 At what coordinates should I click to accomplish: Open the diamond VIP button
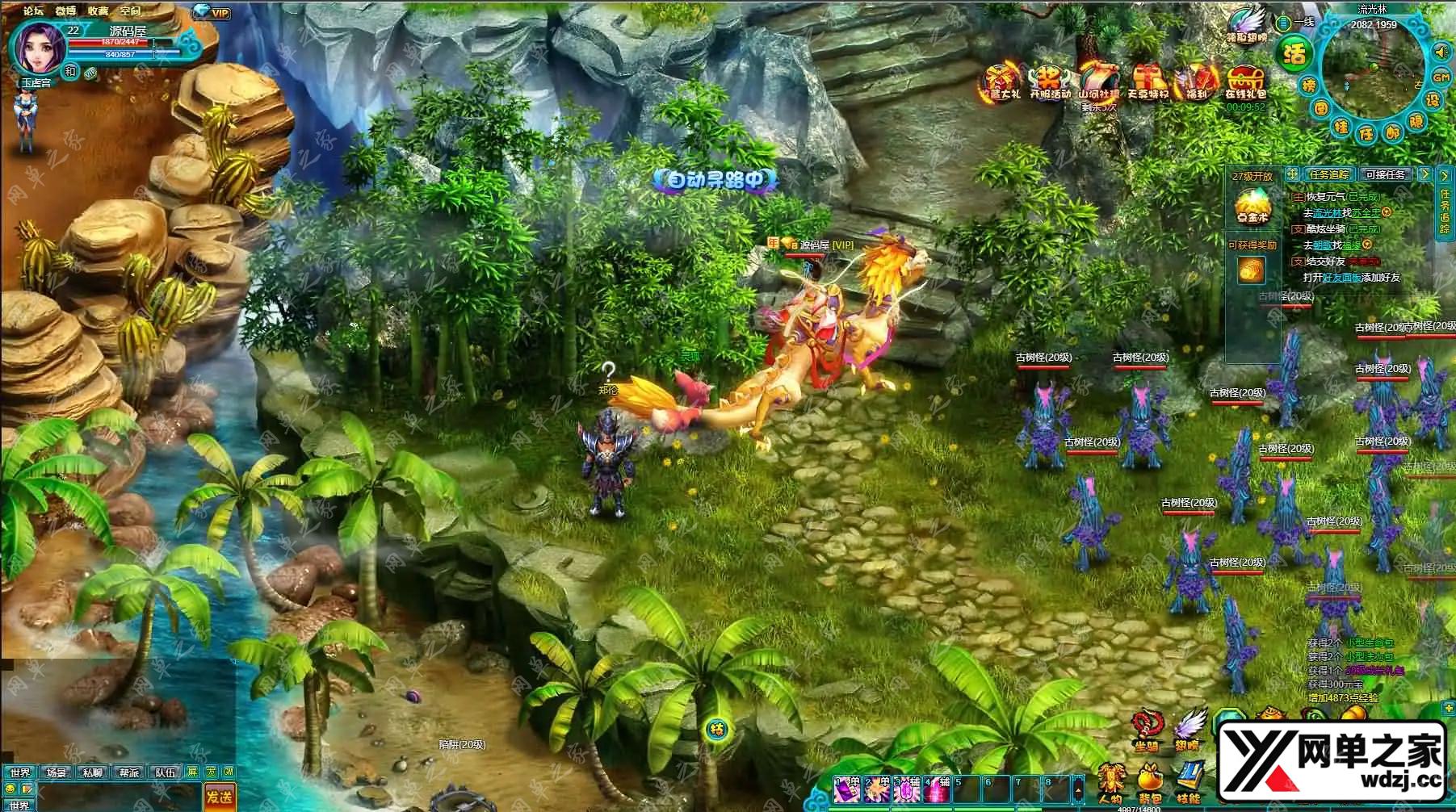(211, 12)
